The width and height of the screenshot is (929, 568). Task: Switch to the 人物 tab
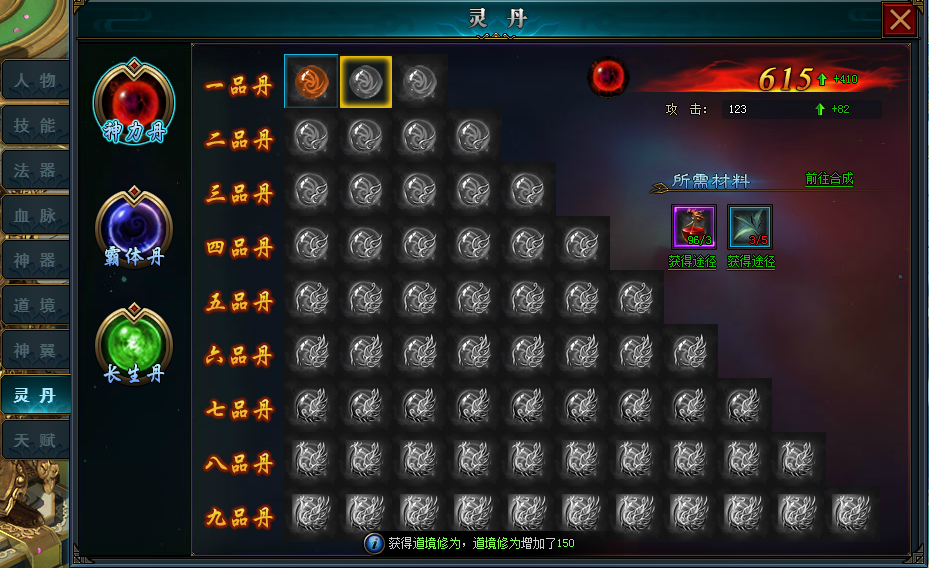[35, 80]
